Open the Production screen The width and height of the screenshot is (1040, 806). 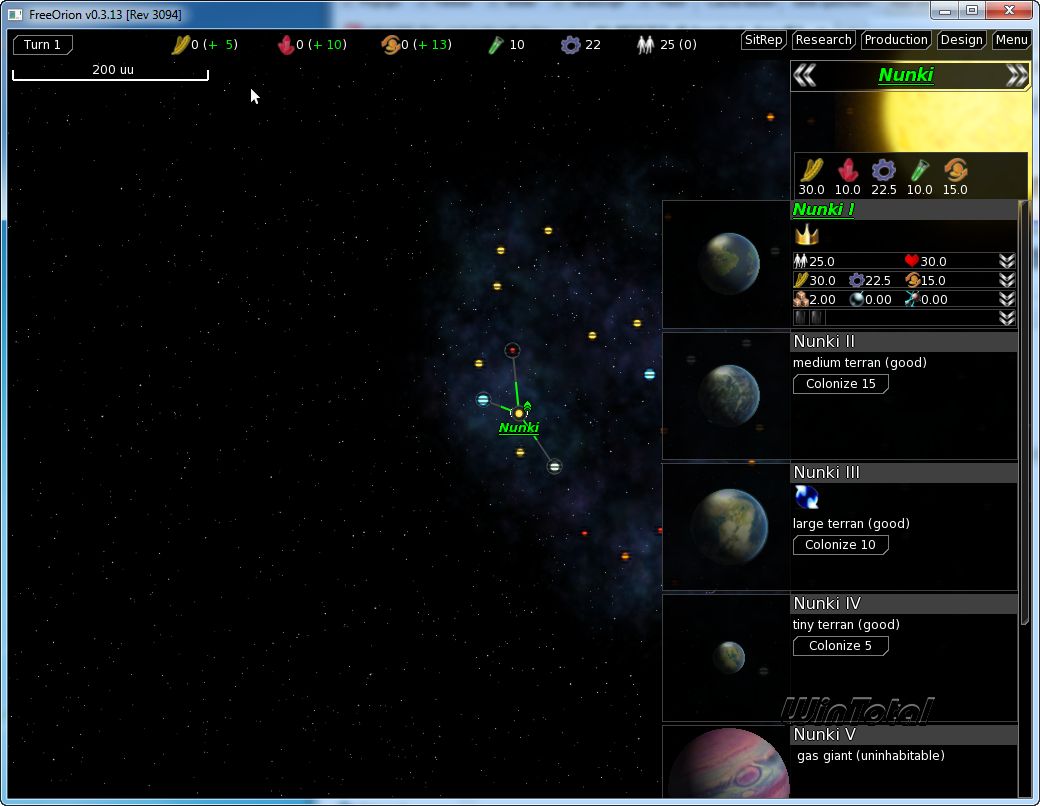[895, 40]
